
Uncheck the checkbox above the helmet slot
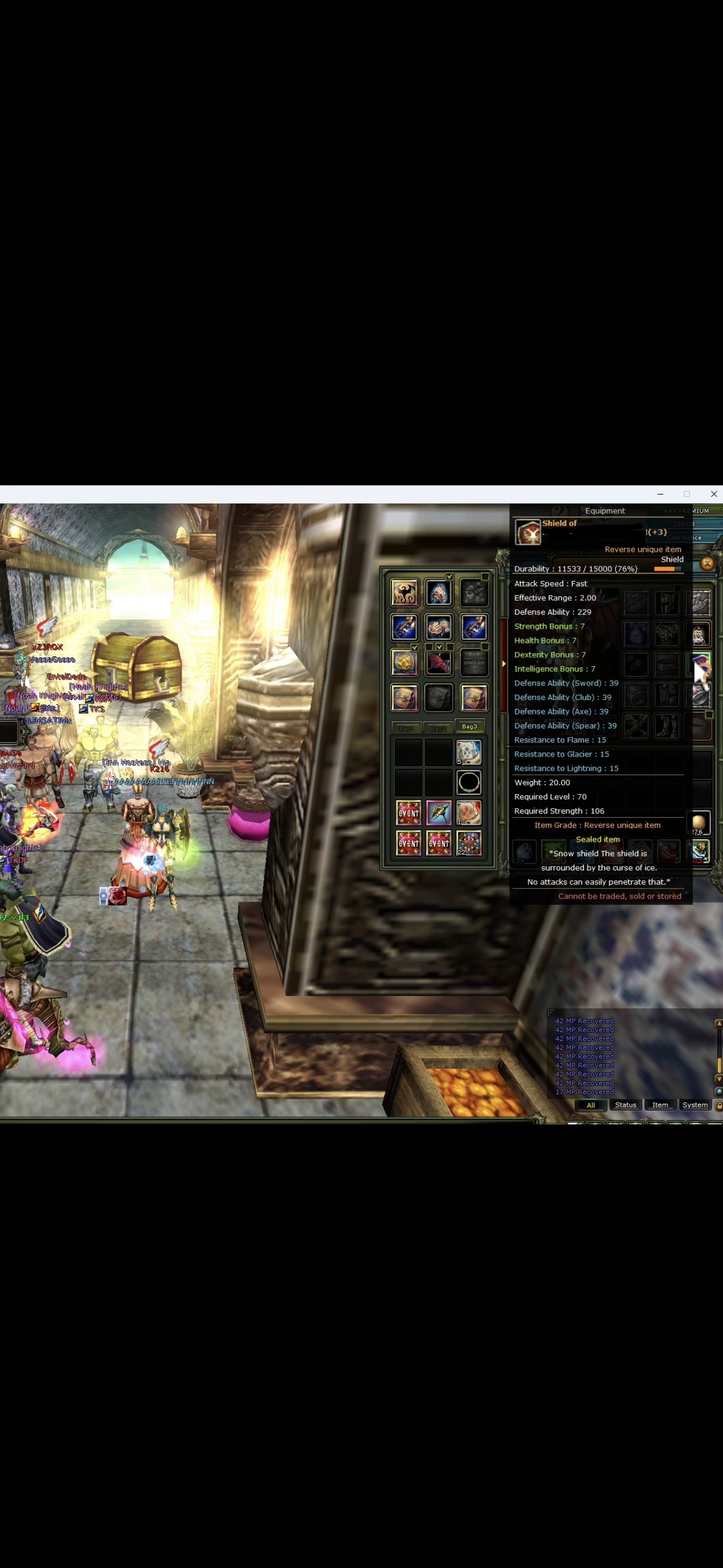[x=451, y=577]
